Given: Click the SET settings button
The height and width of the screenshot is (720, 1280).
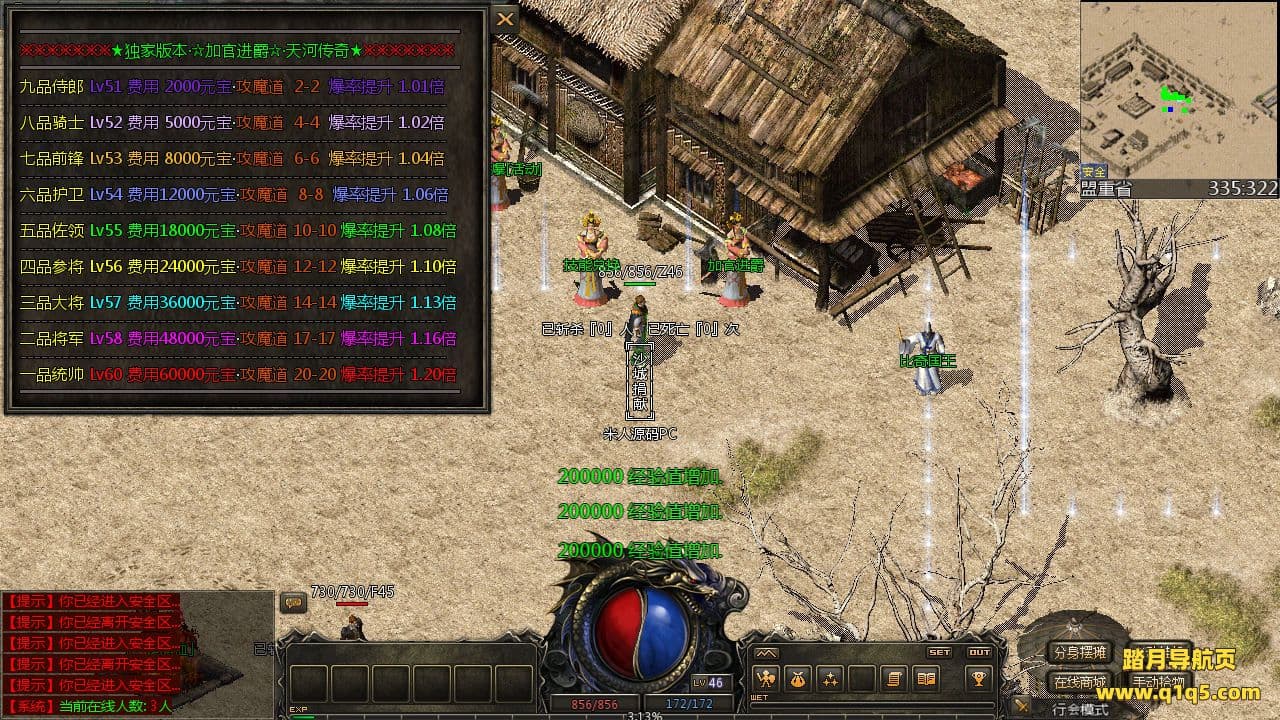Looking at the screenshot, I should [x=940, y=652].
